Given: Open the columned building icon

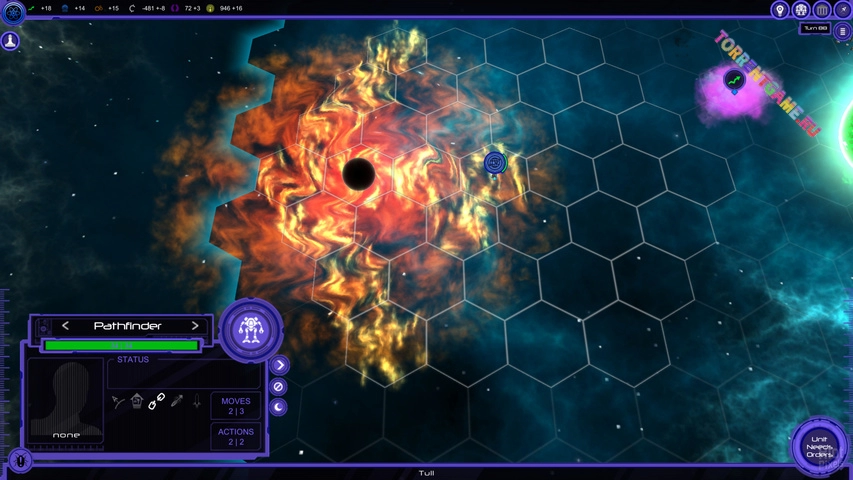Looking at the screenshot, I should click(x=822, y=10).
